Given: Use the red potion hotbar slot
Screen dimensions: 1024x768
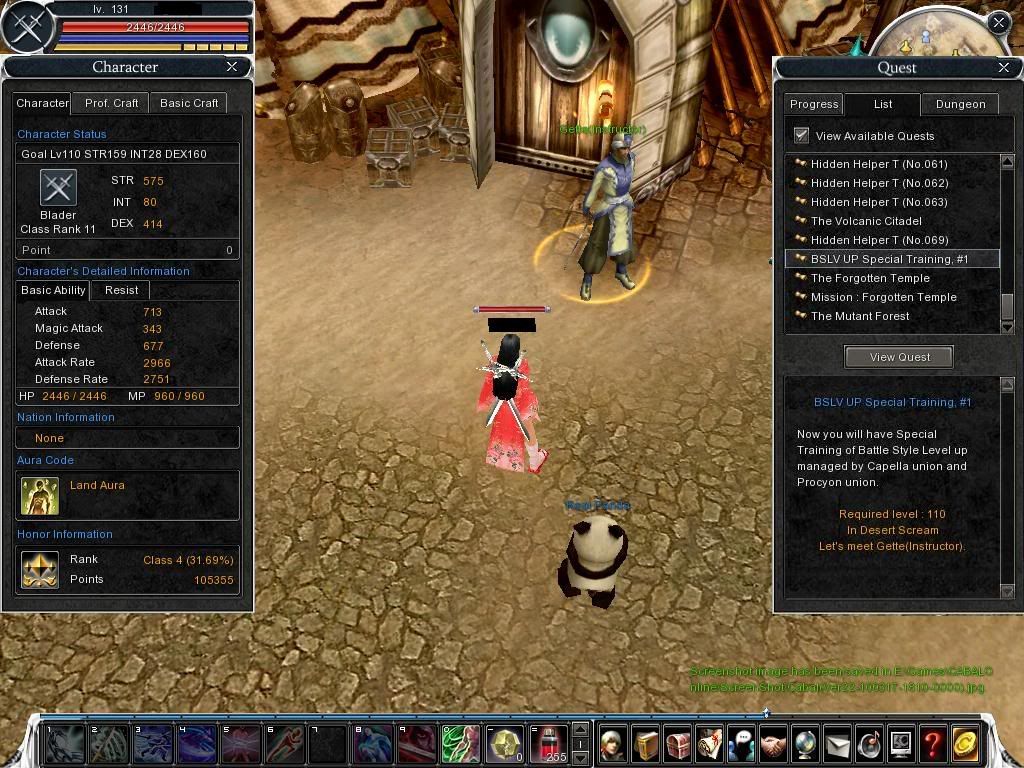Looking at the screenshot, I should tap(548, 744).
